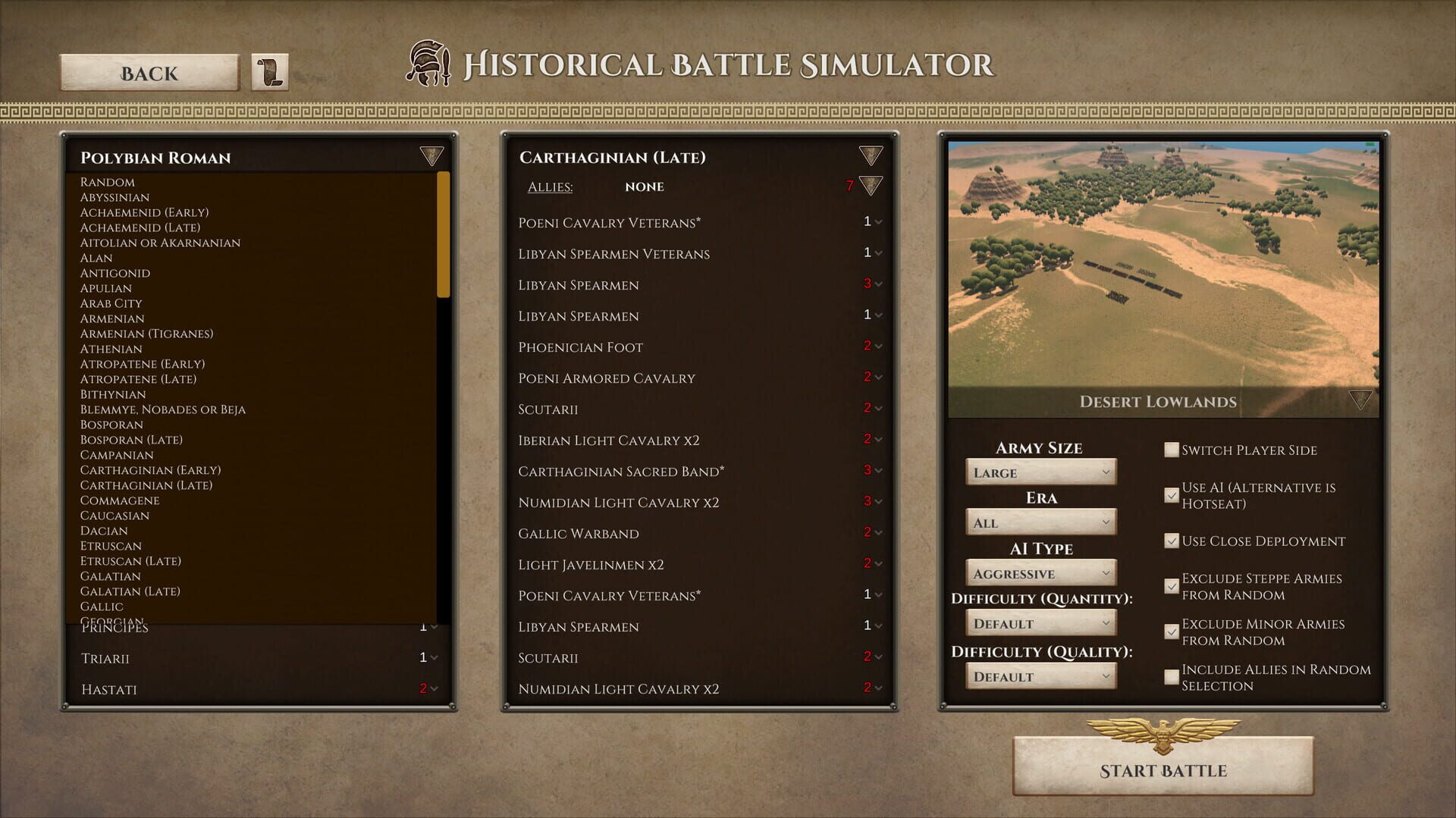Screen dimensions: 1456x818
Task: Open the Era dropdown showing All
Action: 1040,522
